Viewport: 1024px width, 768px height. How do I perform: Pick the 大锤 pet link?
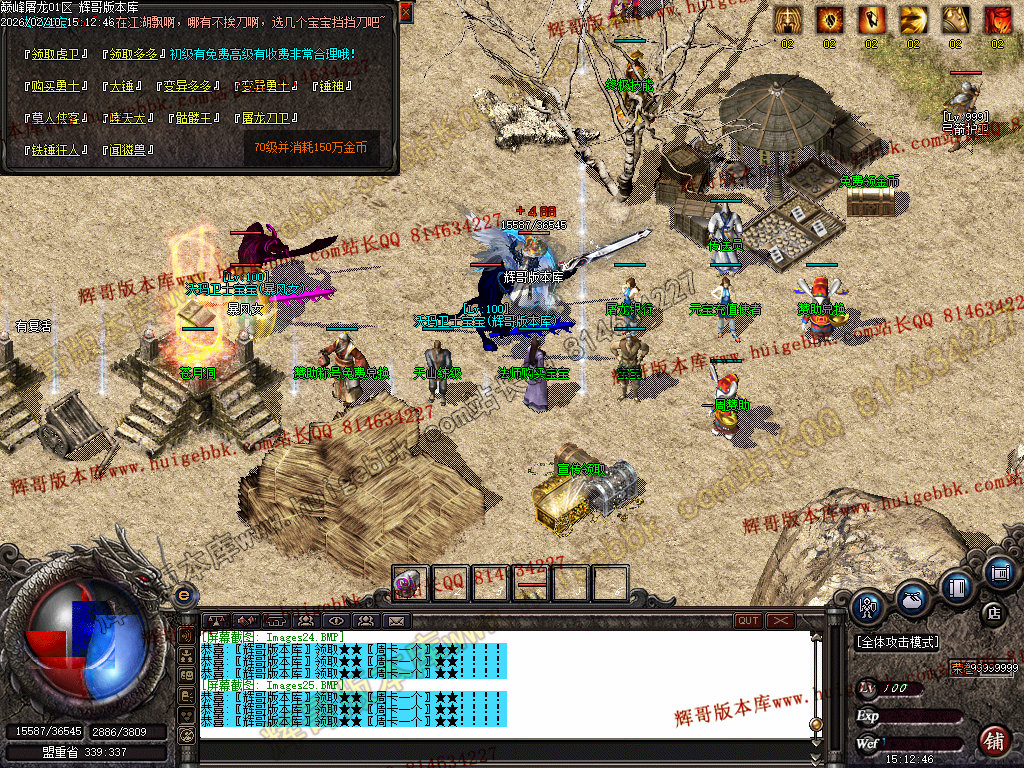click(121, 86)
